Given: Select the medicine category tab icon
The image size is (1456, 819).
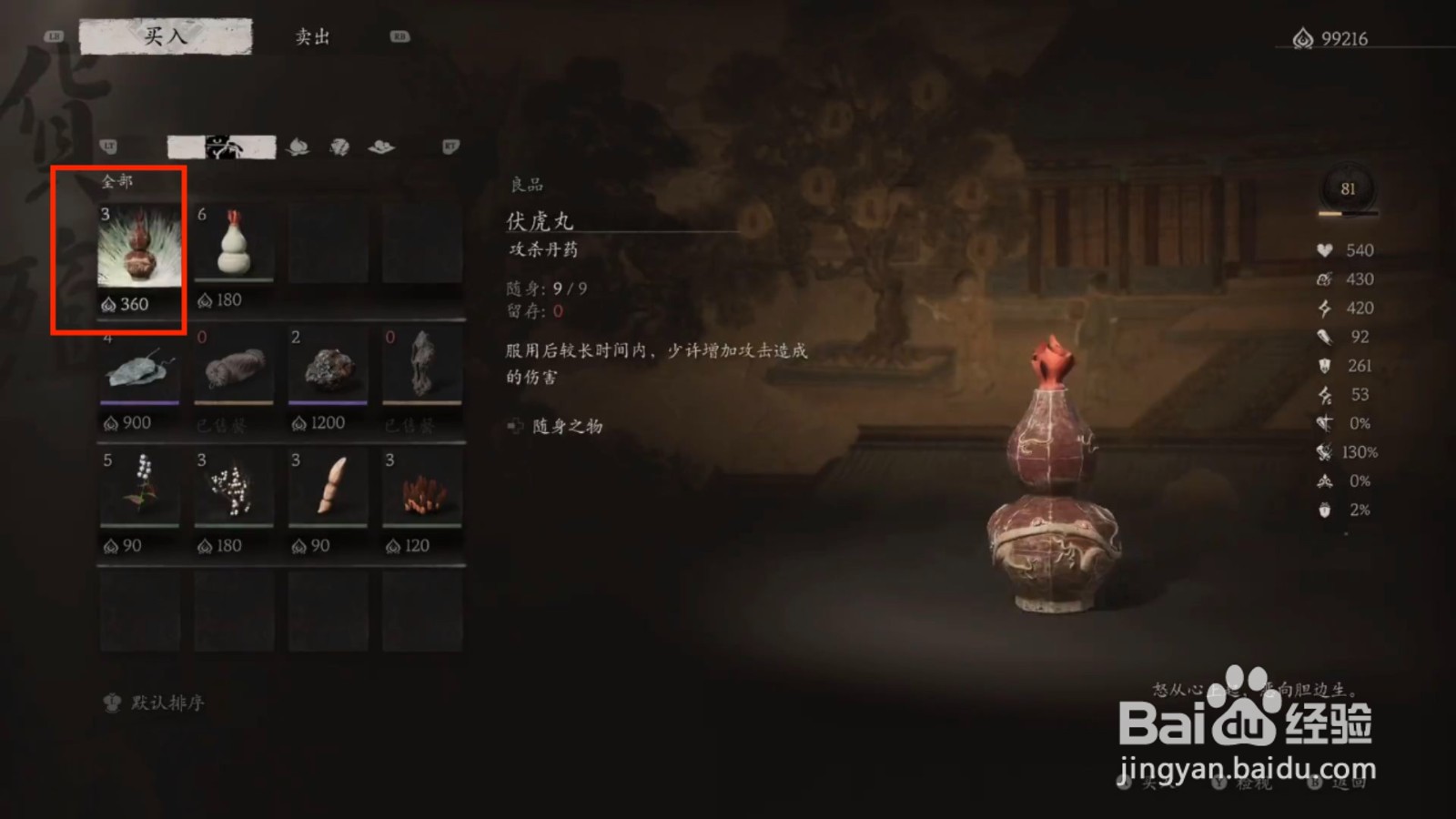Looking at the screenshot, I should tap(220, 146).
